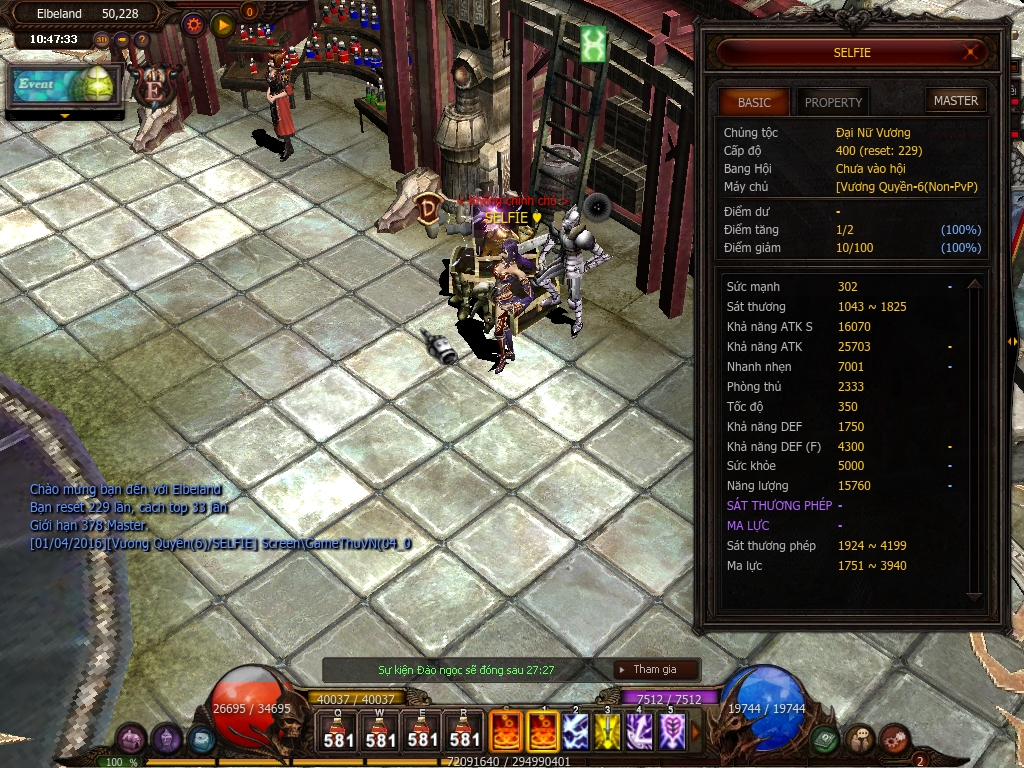This screenshot has height=768, width=1024.
Task: Open the purple bag inventory icon
Action: tap(132, 740)
